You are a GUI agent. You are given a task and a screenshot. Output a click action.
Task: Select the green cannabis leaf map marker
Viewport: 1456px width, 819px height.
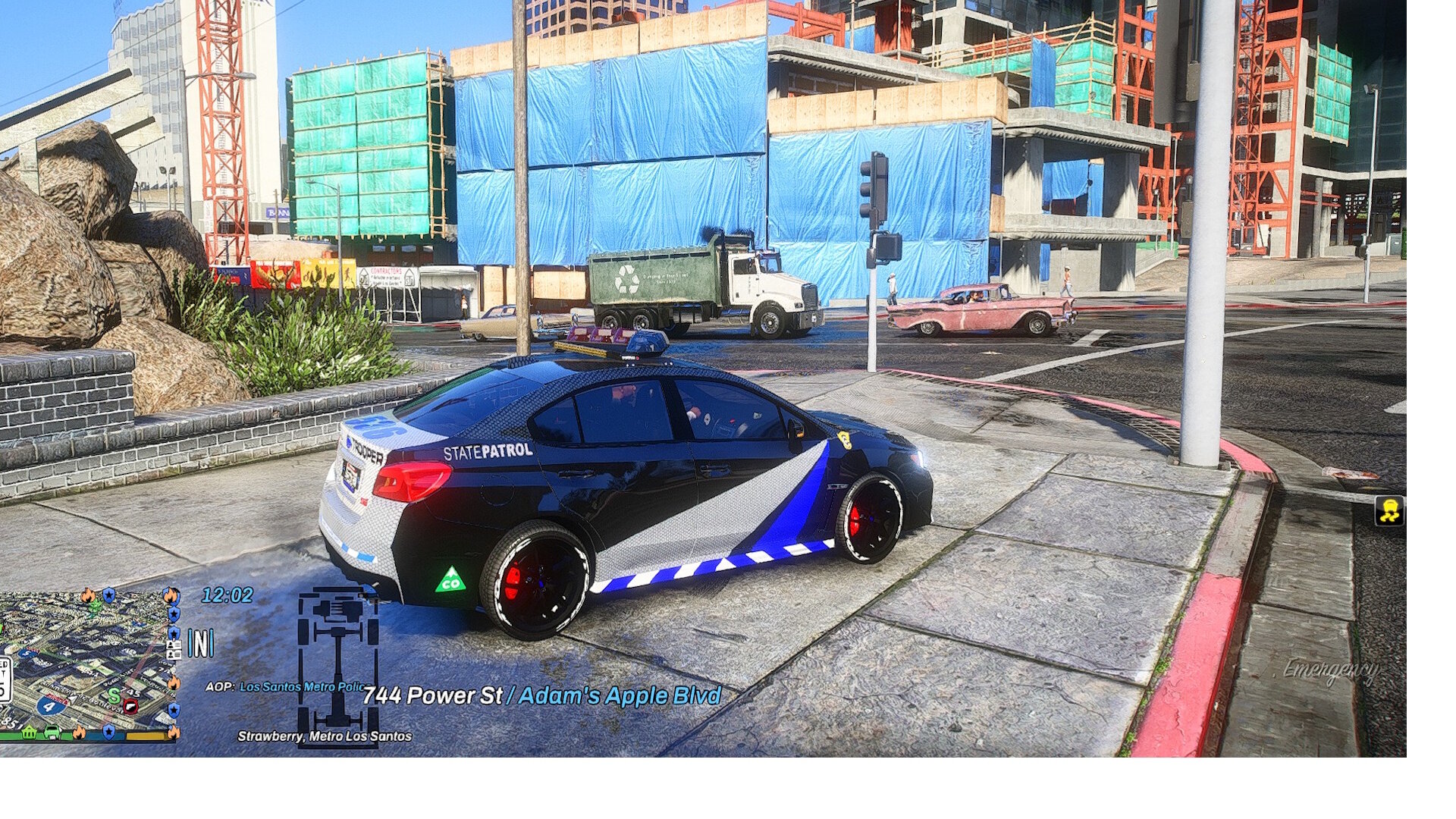[x=94, y=607]
